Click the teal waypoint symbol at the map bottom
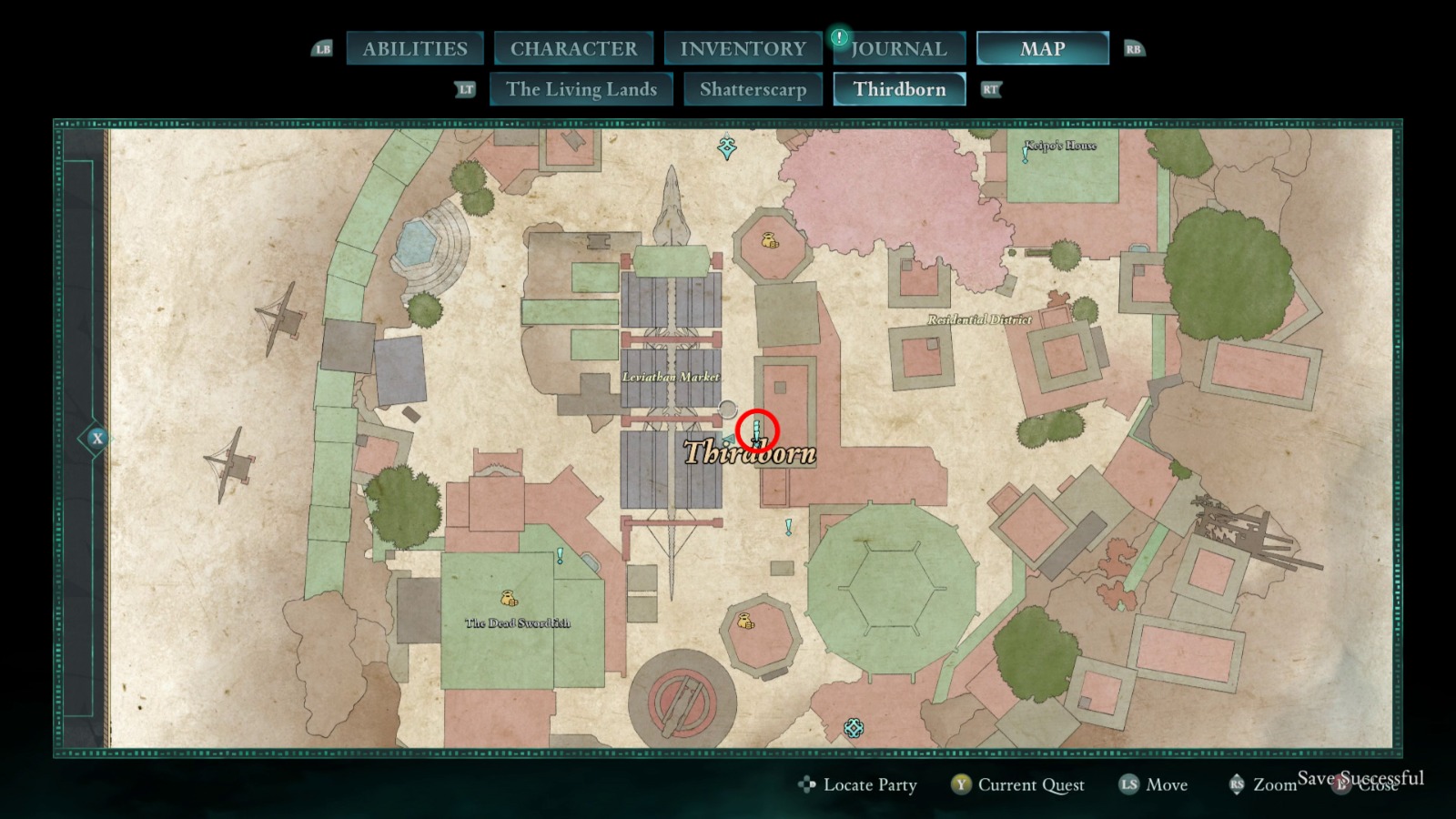The width and height of the screenshot is (1456, 819). click(853, 728)
